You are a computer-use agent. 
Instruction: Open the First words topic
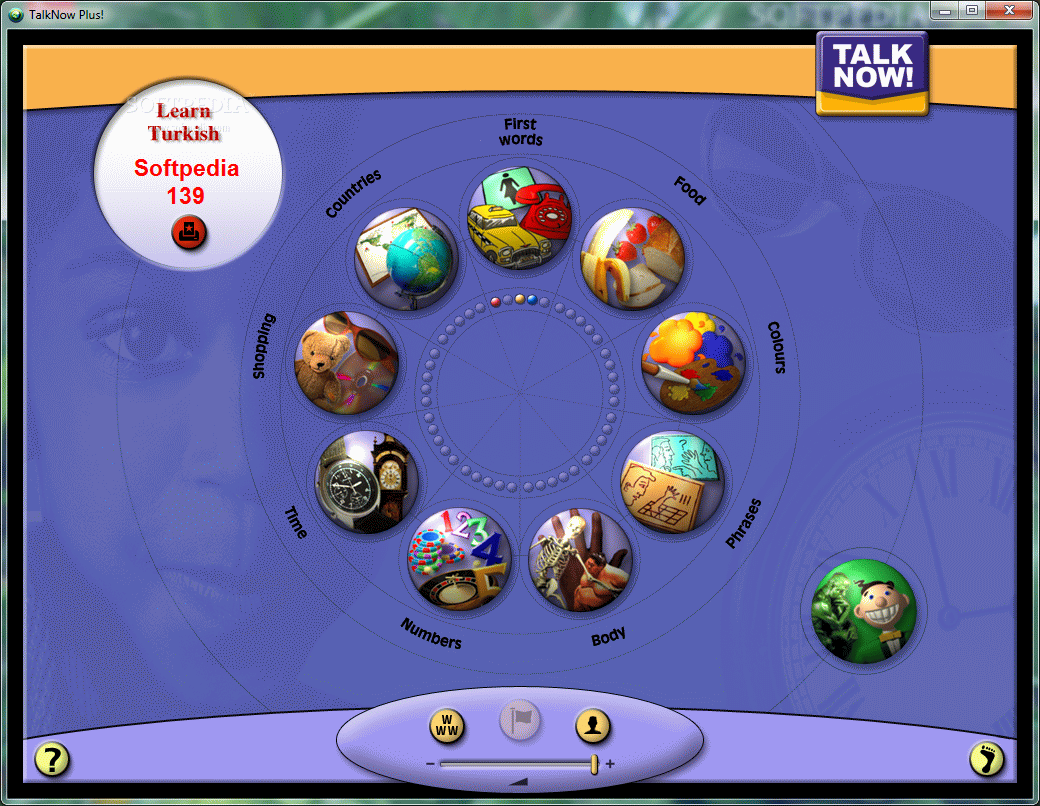[519, 218]
